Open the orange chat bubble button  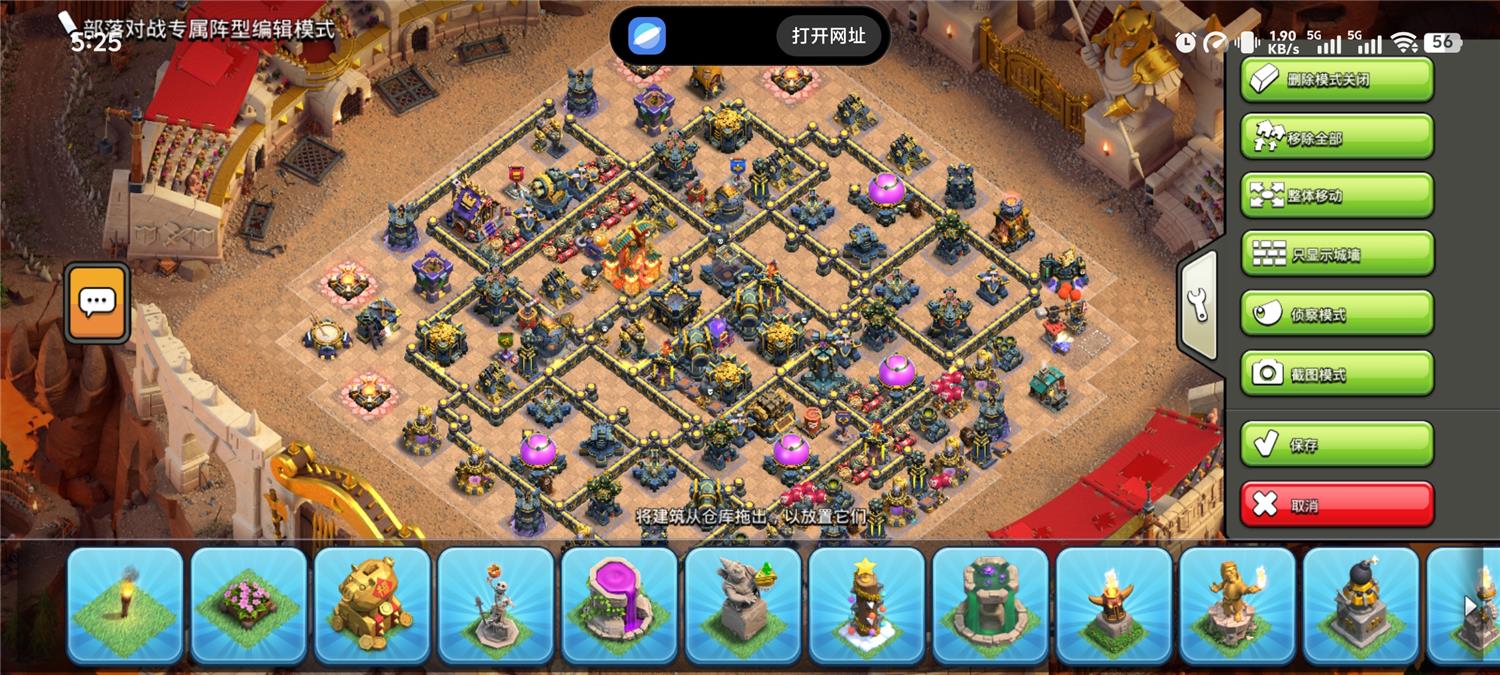coord(97,303)
